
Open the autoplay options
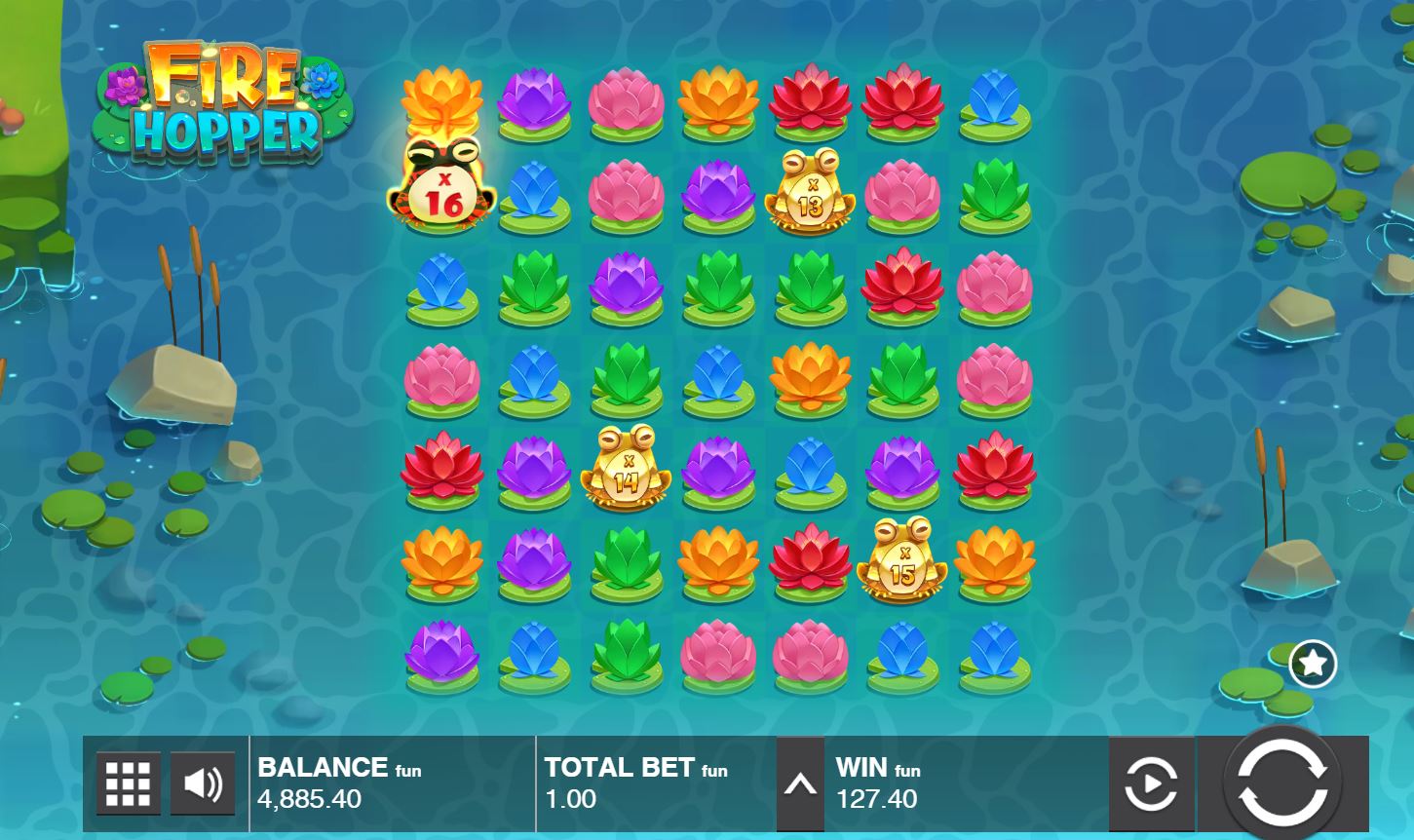[1151, 784]
